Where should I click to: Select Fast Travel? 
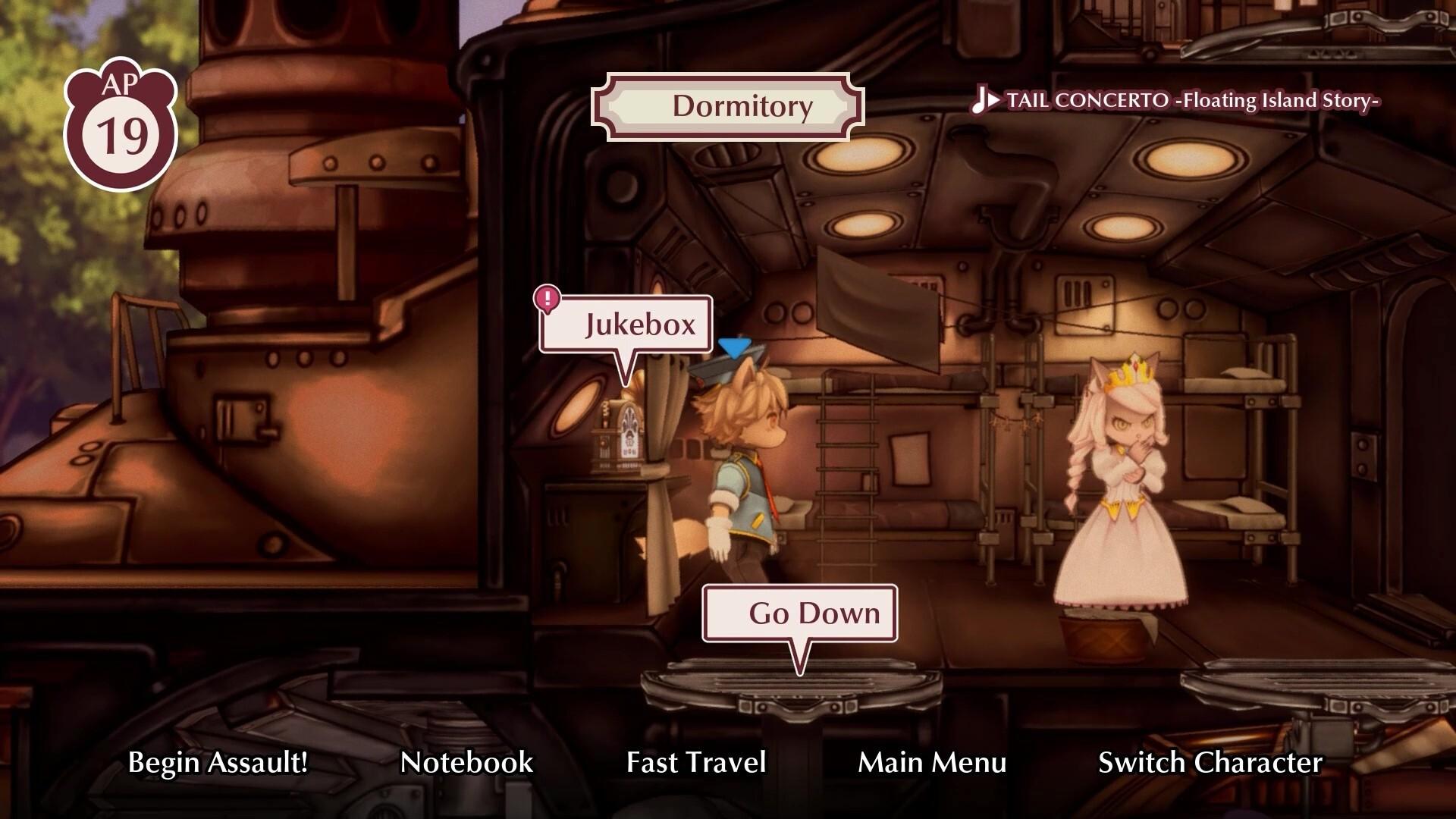coord(695,763)
